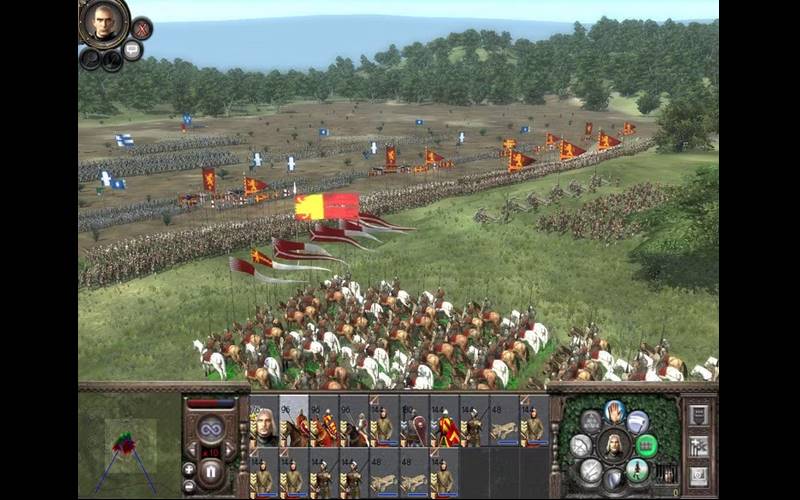Image resolution: width=800 pixels, height=500 pixels.
Task: Click the bow fire-at-will button
Action: [583, 445]
